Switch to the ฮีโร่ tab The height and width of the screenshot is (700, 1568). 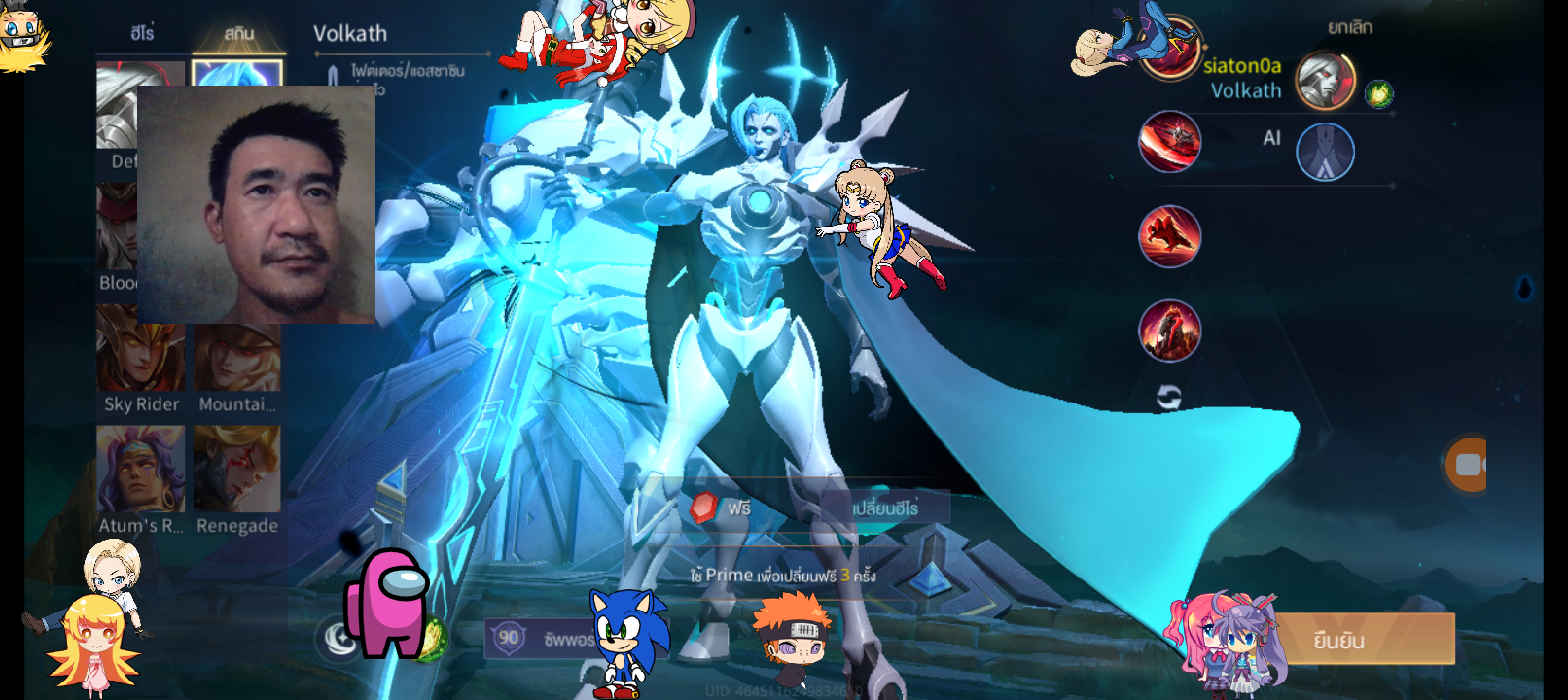click(142, 33)
